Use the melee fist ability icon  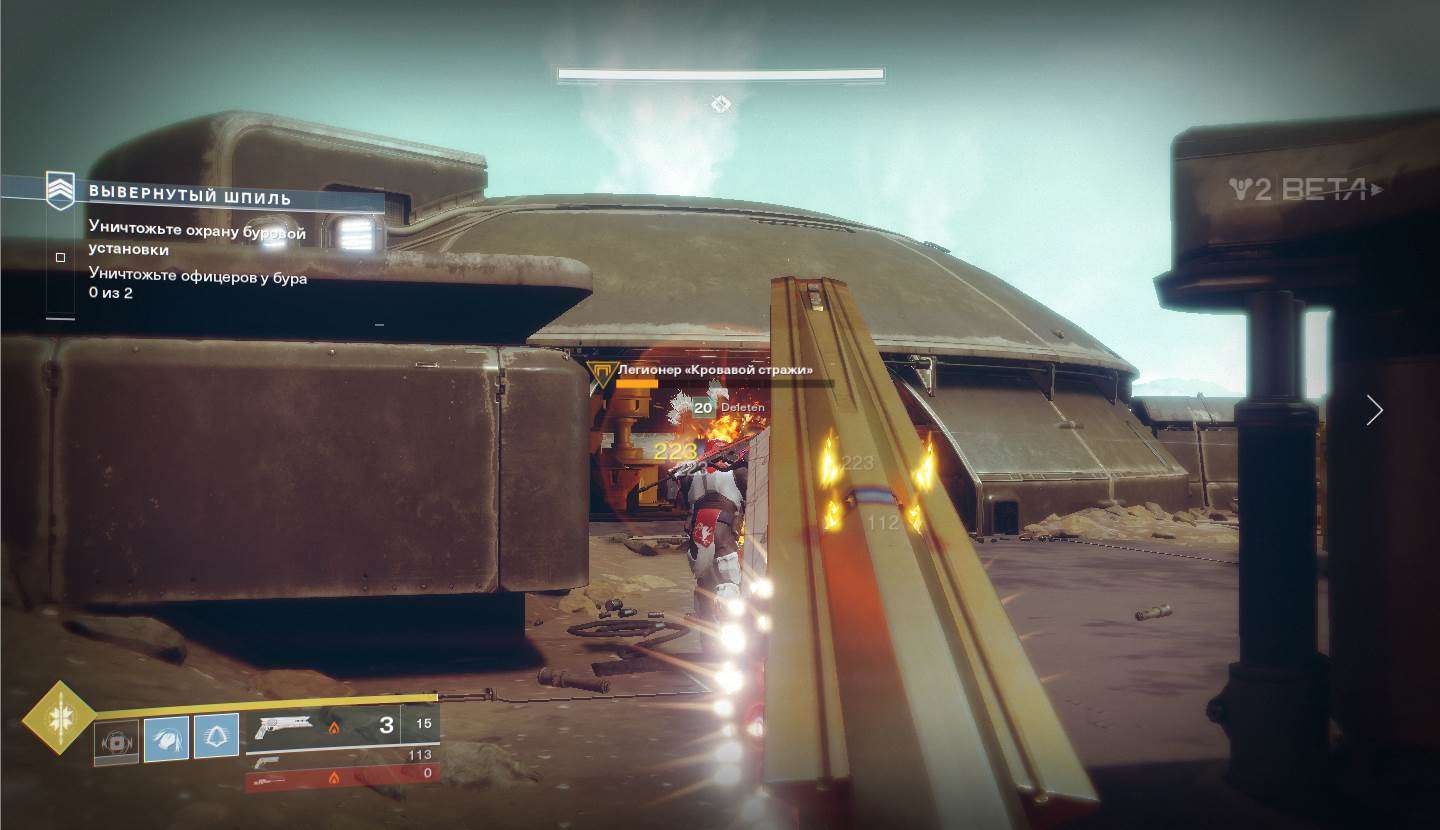tap(166, 738)
